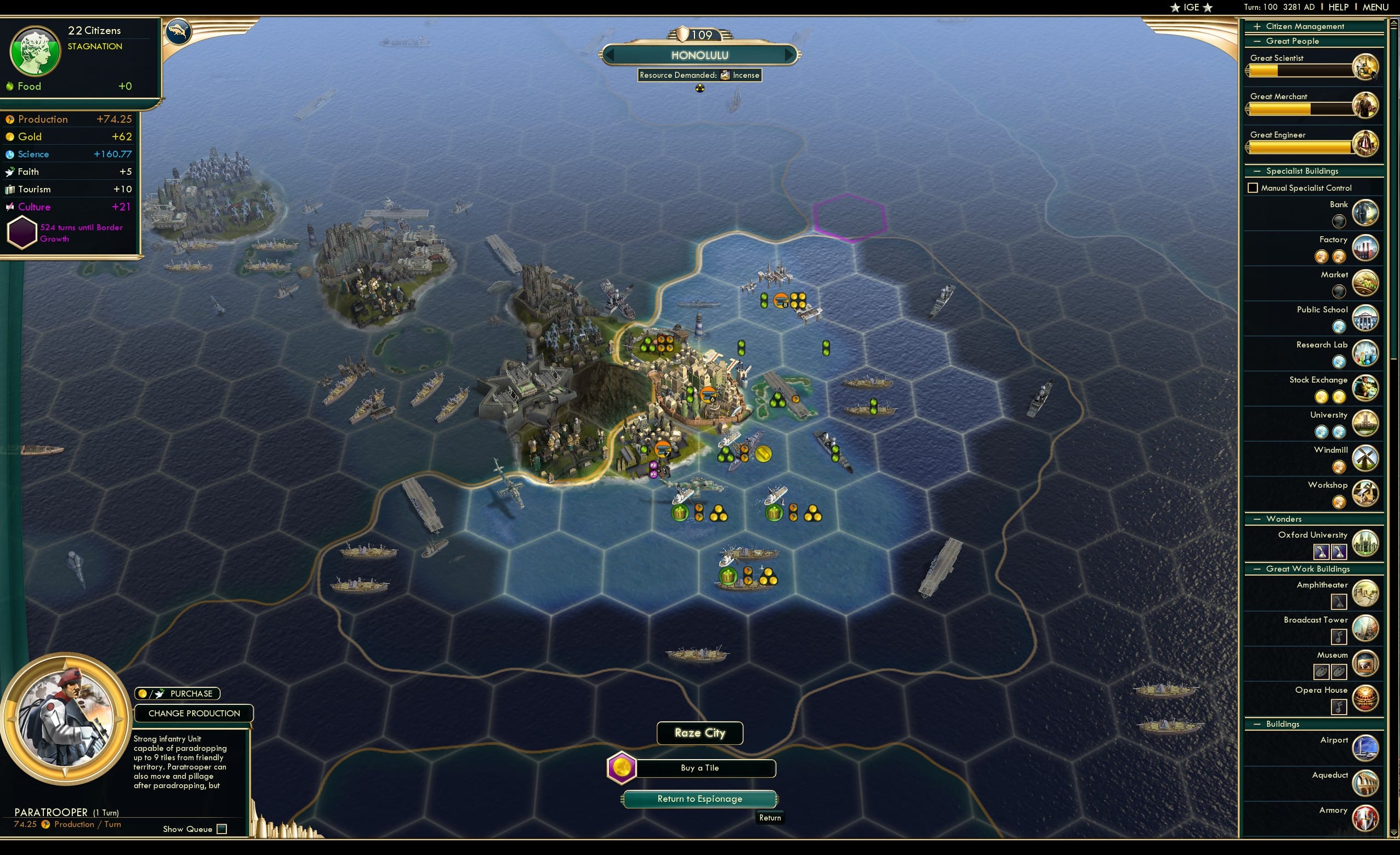Enable Manual Specialist Control
This screenshot has height=855, width=1400.
(x=1254, y=187)
